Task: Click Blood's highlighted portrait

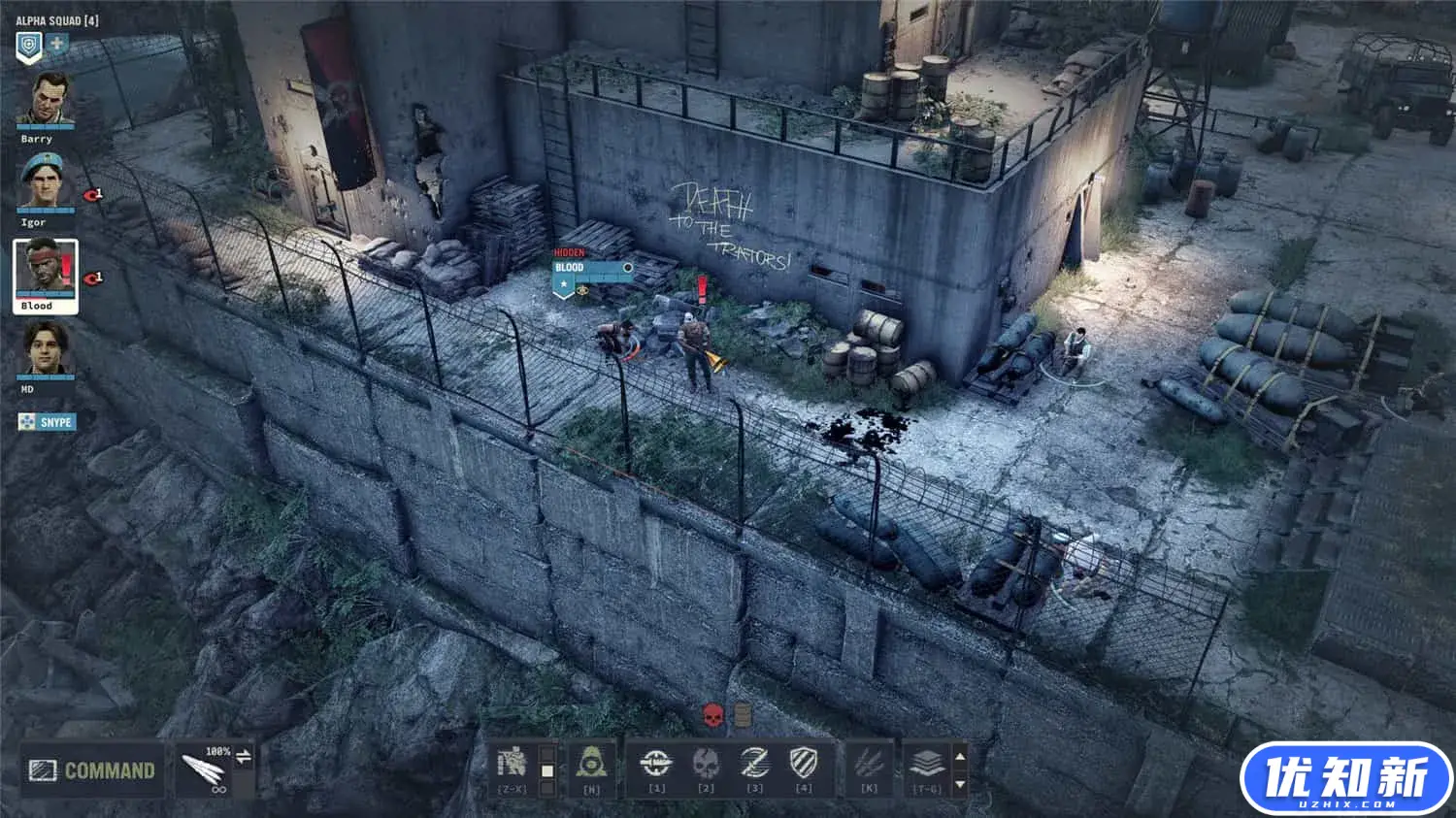Action: pos(45,270)
